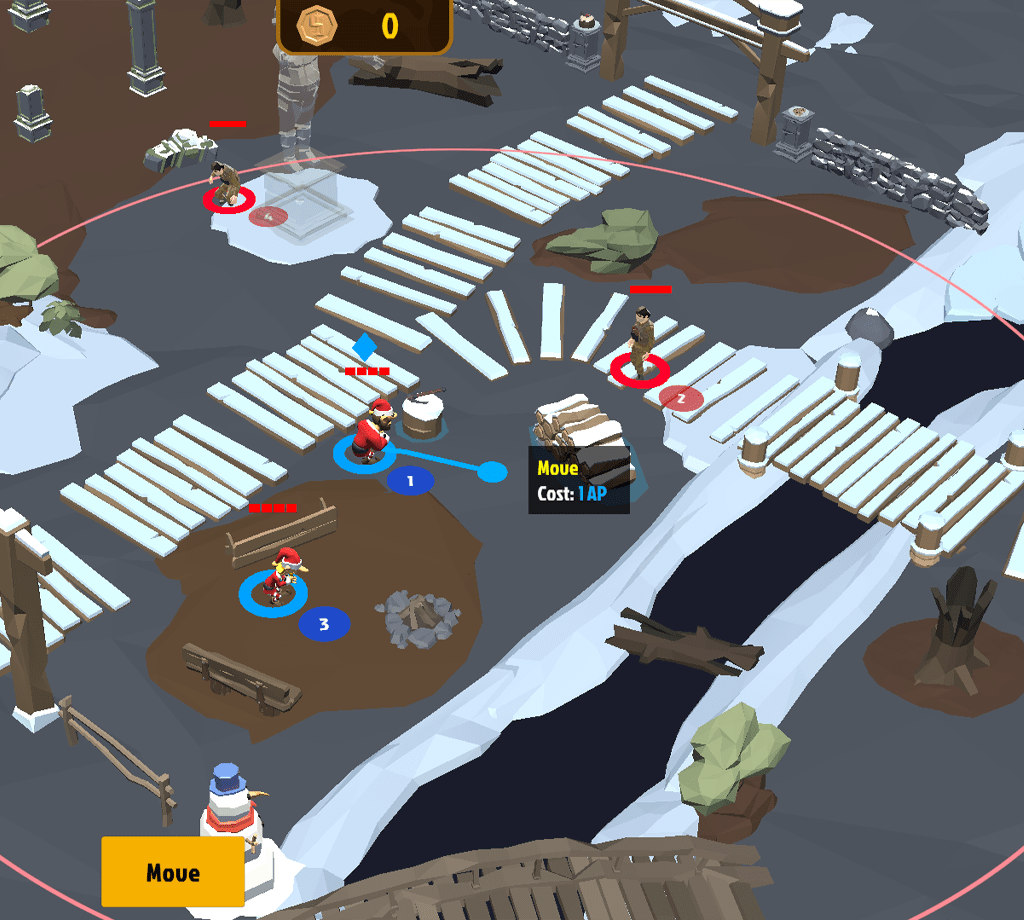
Task: Confirm the blue move destination dot
Action: pos(492,471)
